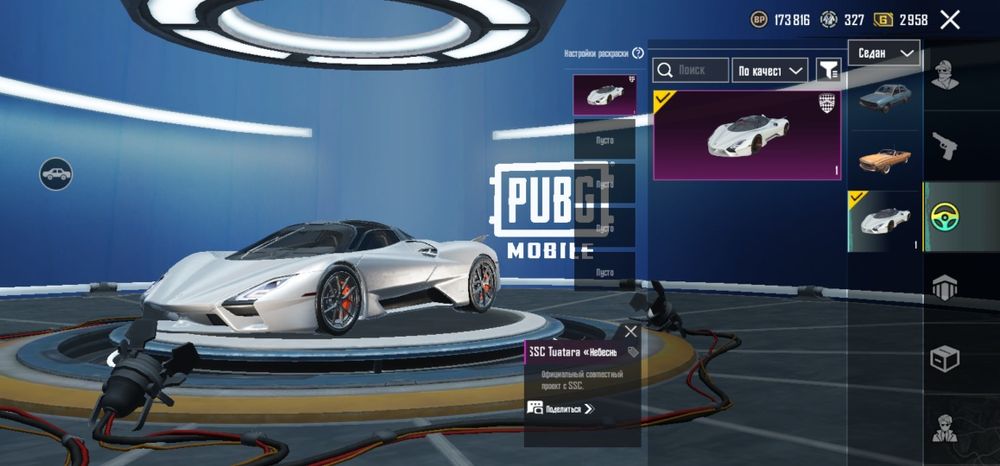Close the inventory with the top-right X
This screenshot has height=466, width=1000.
coord(950,20)
